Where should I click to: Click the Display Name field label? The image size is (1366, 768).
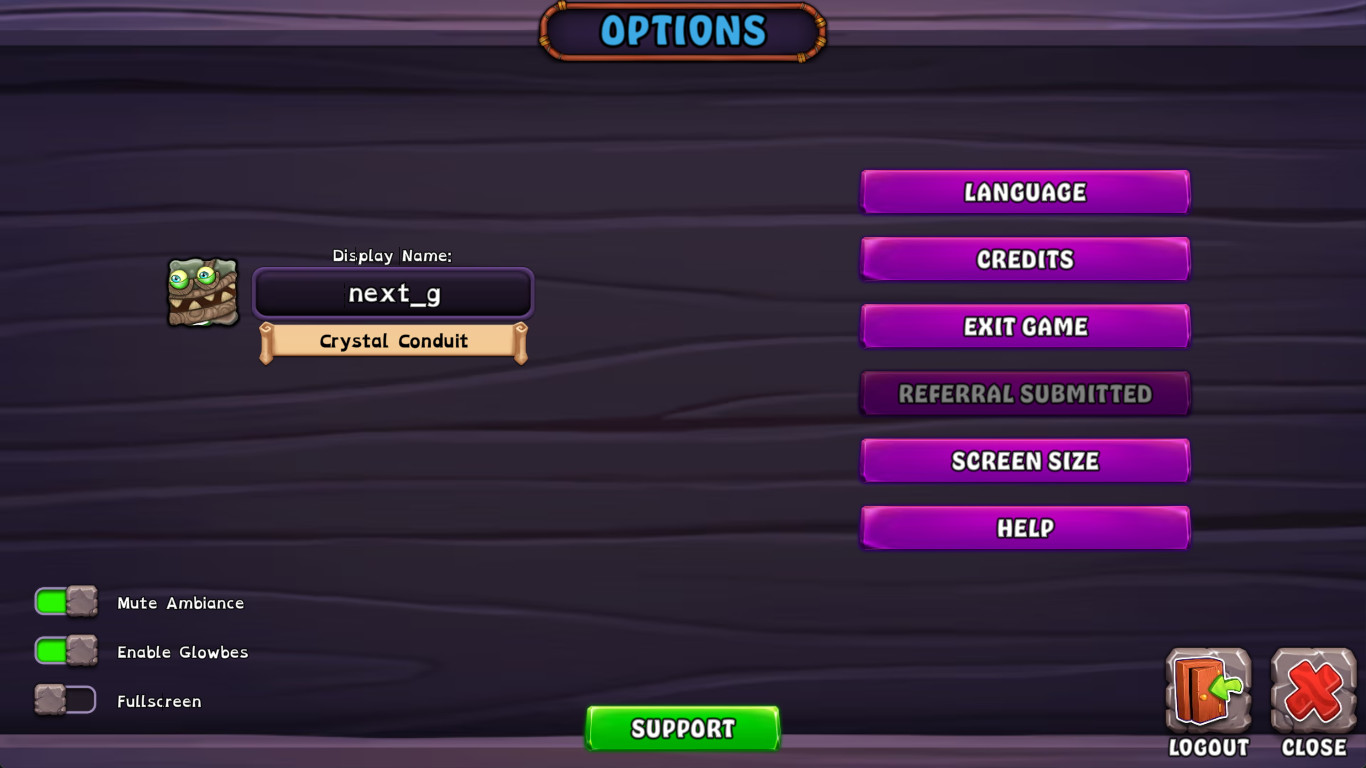pos(393,256)
